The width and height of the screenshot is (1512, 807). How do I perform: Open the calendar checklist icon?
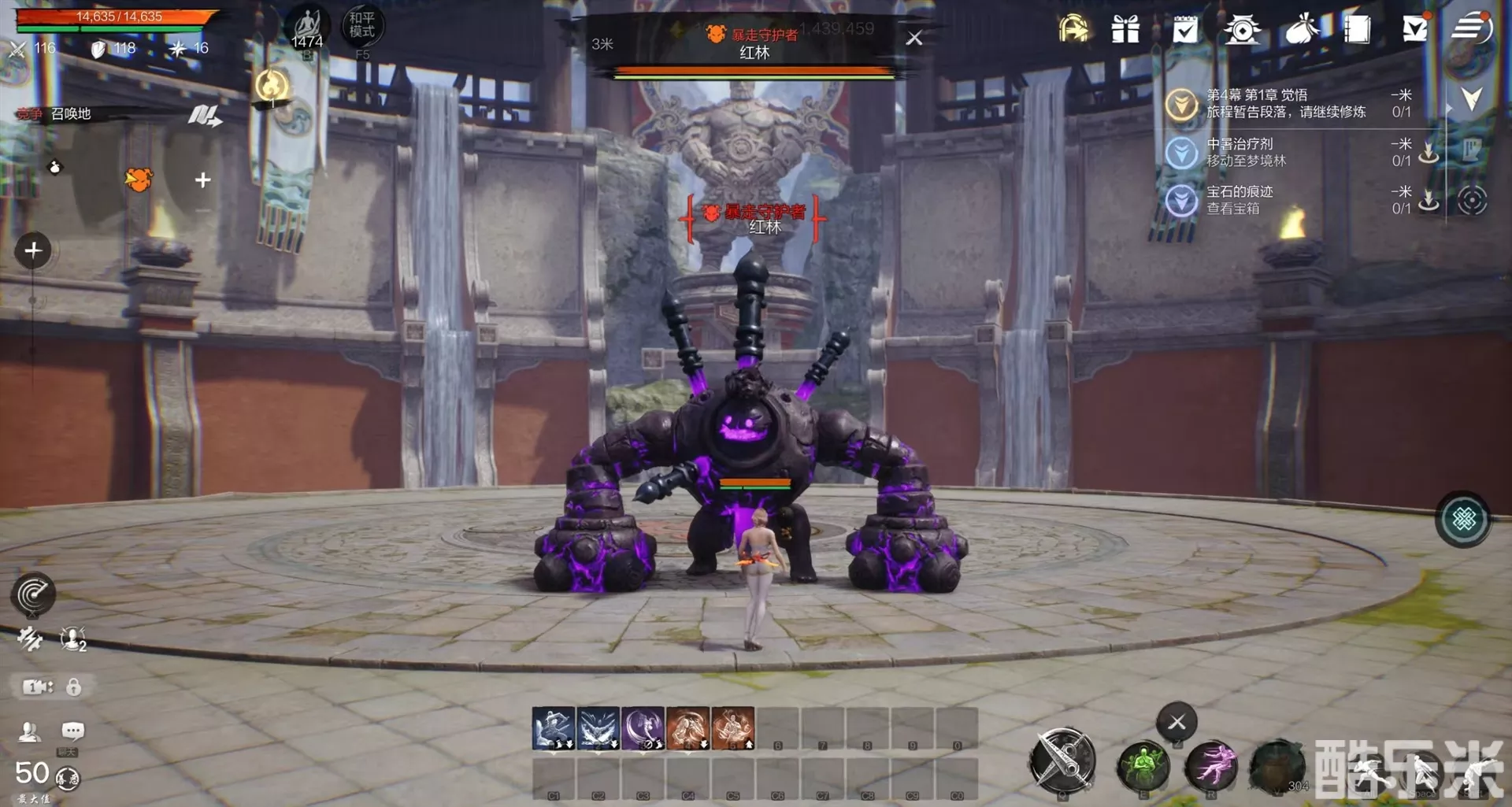[1184, 30]
